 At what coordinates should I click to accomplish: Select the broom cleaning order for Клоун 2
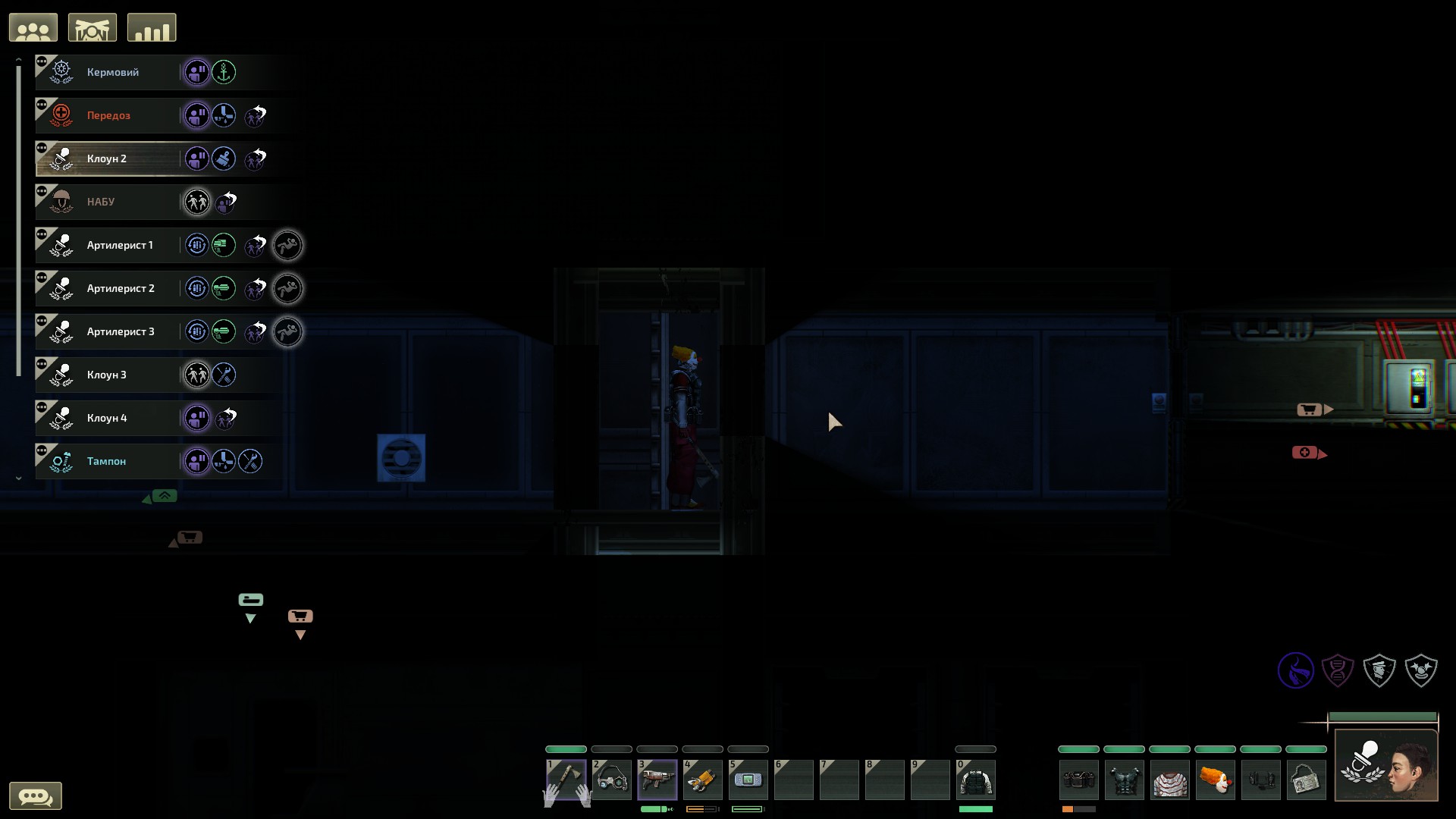(224, 158)
